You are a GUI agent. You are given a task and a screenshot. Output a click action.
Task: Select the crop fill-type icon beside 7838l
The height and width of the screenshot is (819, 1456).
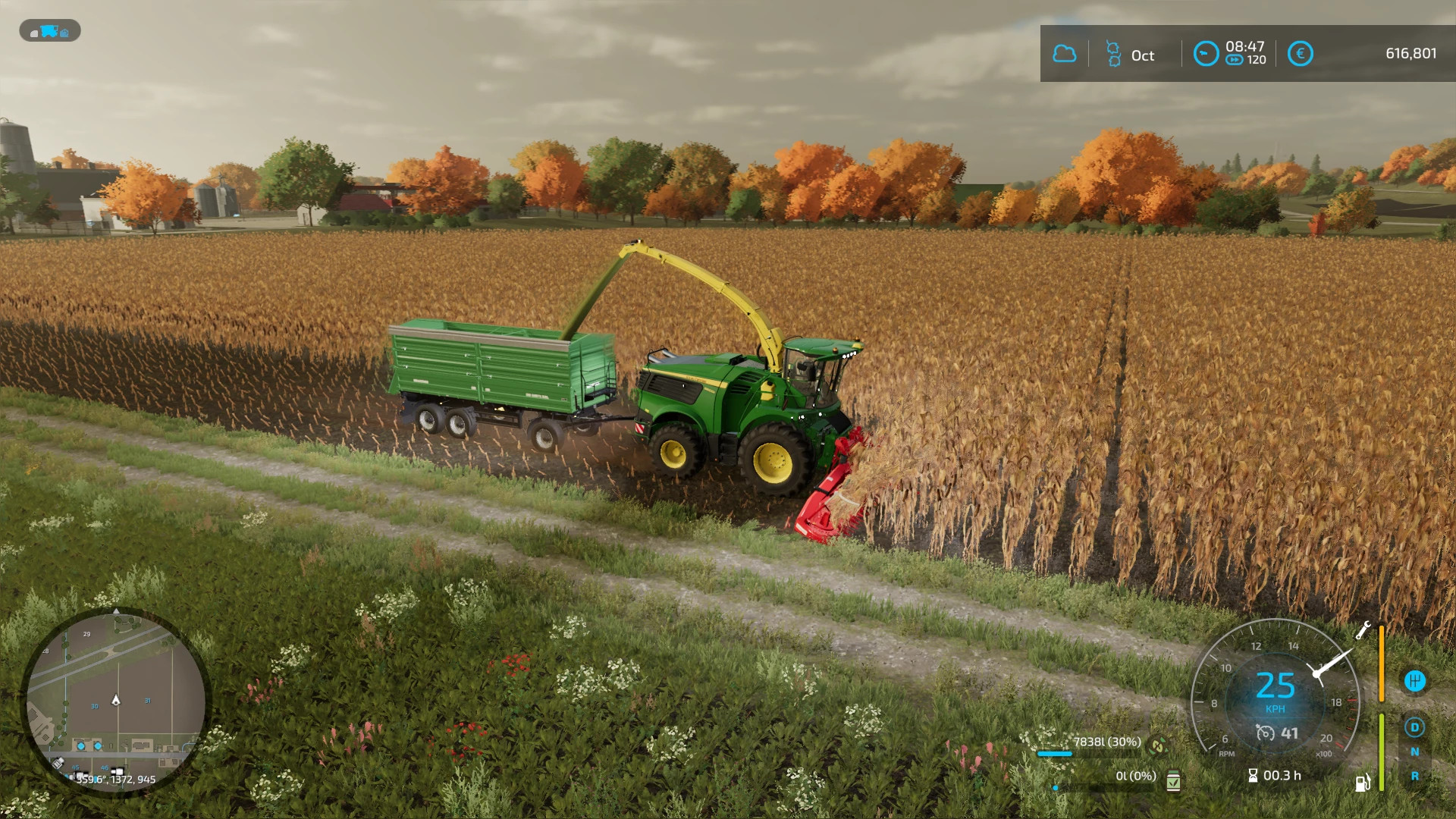coord(1156,746)
